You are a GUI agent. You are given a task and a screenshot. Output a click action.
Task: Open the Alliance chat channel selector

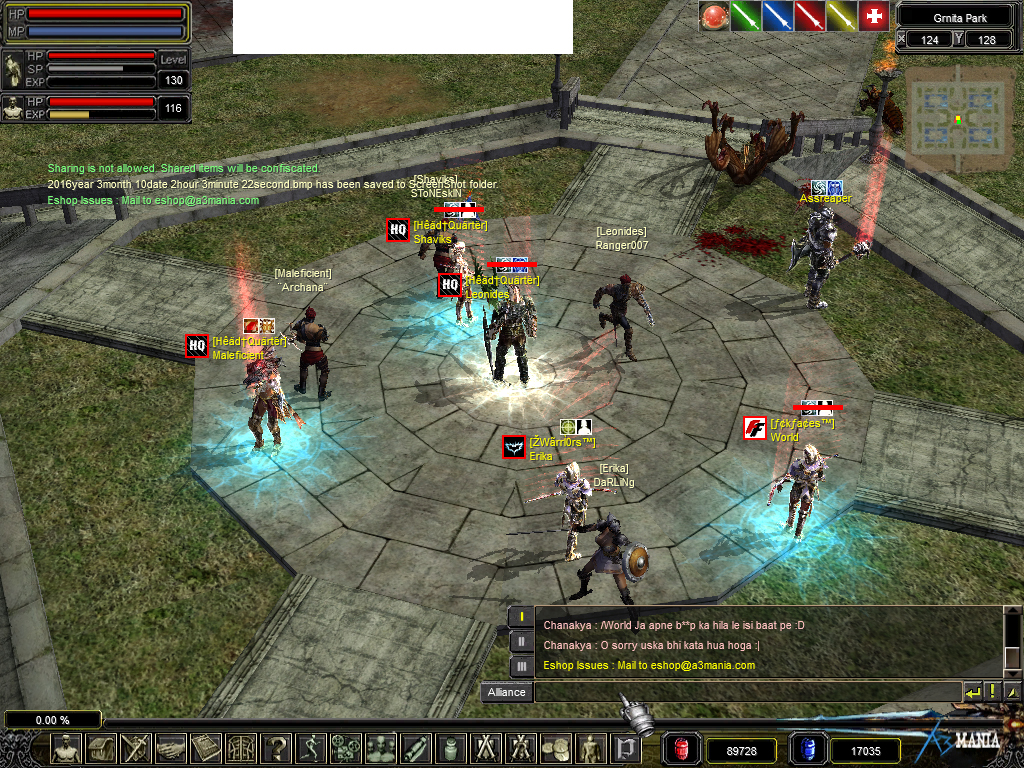tap(506, 692)
